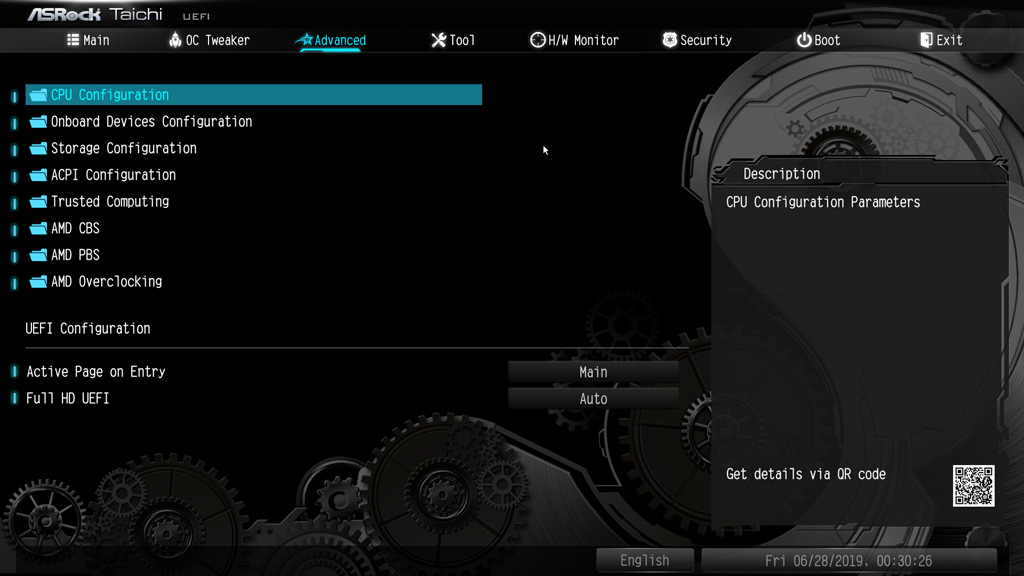
Task: Change Full HD UEFI Auto setting
Action: point(593,399)
